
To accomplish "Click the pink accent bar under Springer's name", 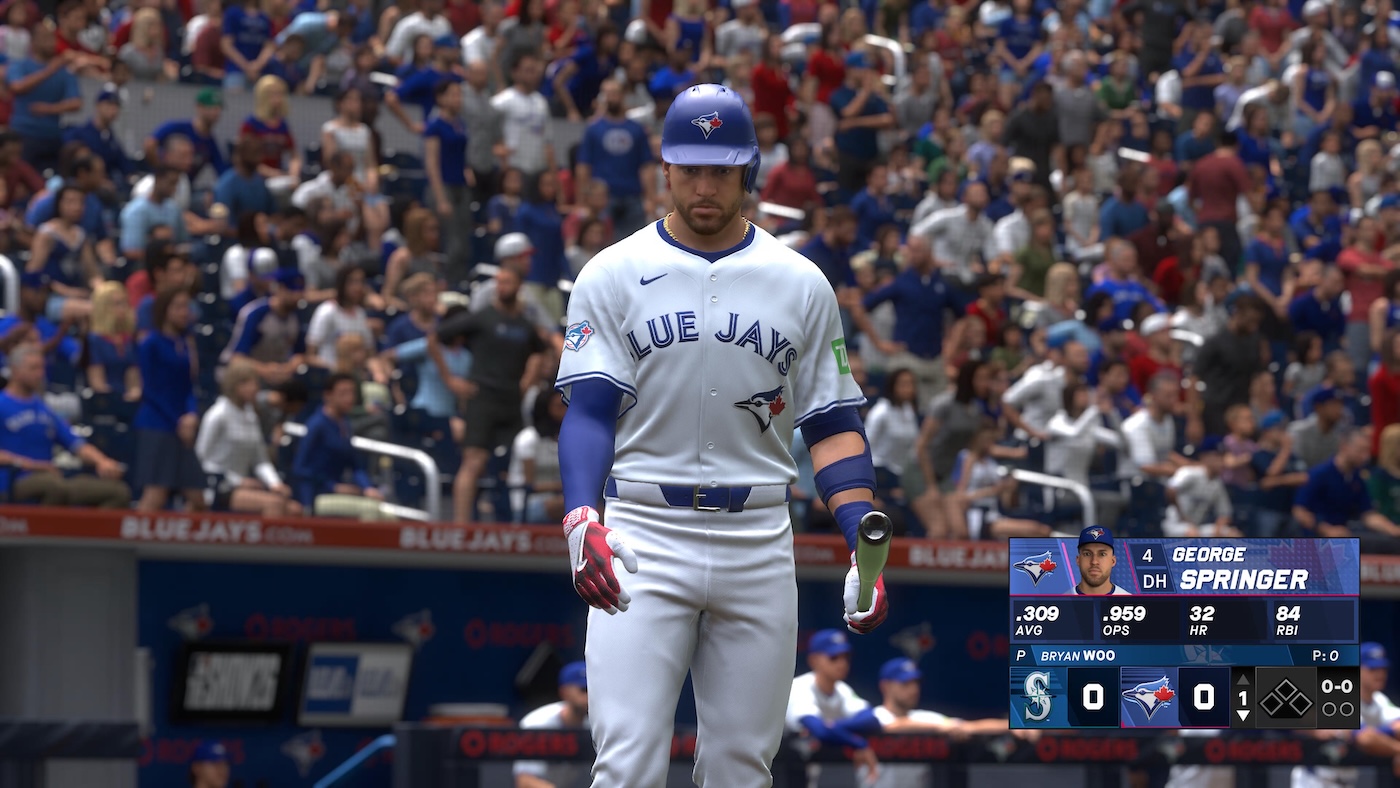I will pyautogui.click(x=1200, y=596).
